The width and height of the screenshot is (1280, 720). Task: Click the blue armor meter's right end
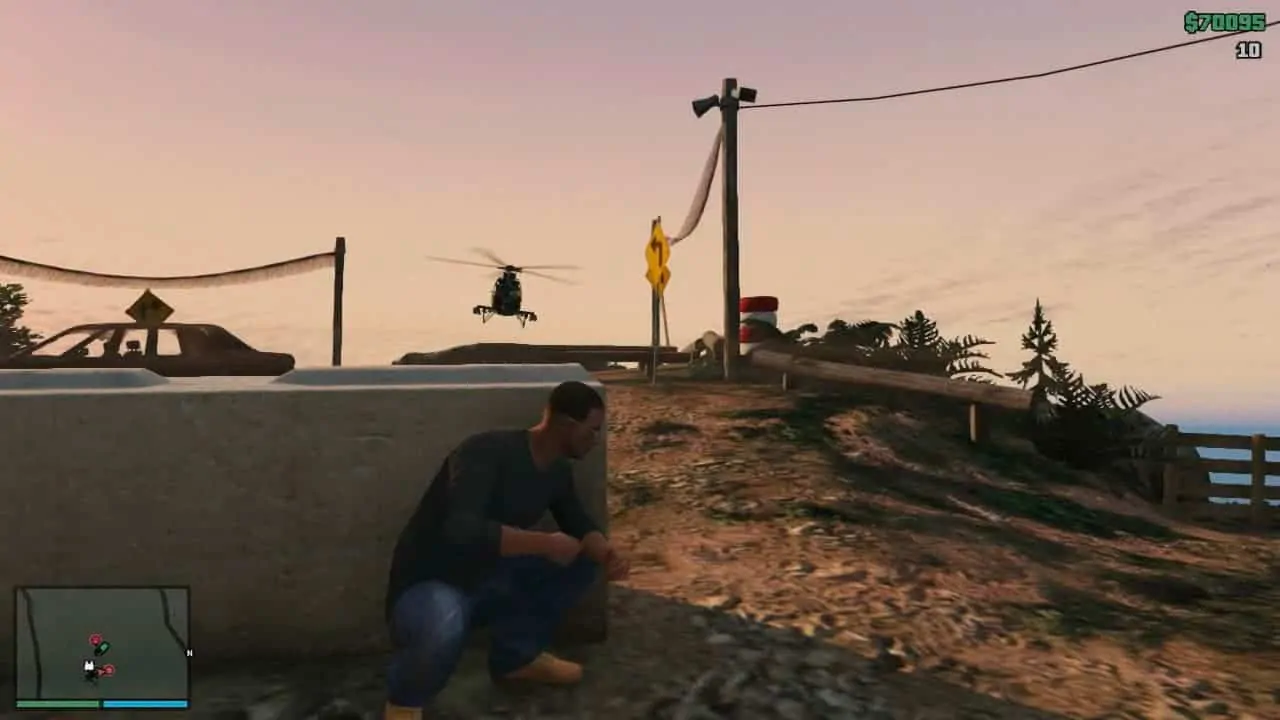(186, 704)
